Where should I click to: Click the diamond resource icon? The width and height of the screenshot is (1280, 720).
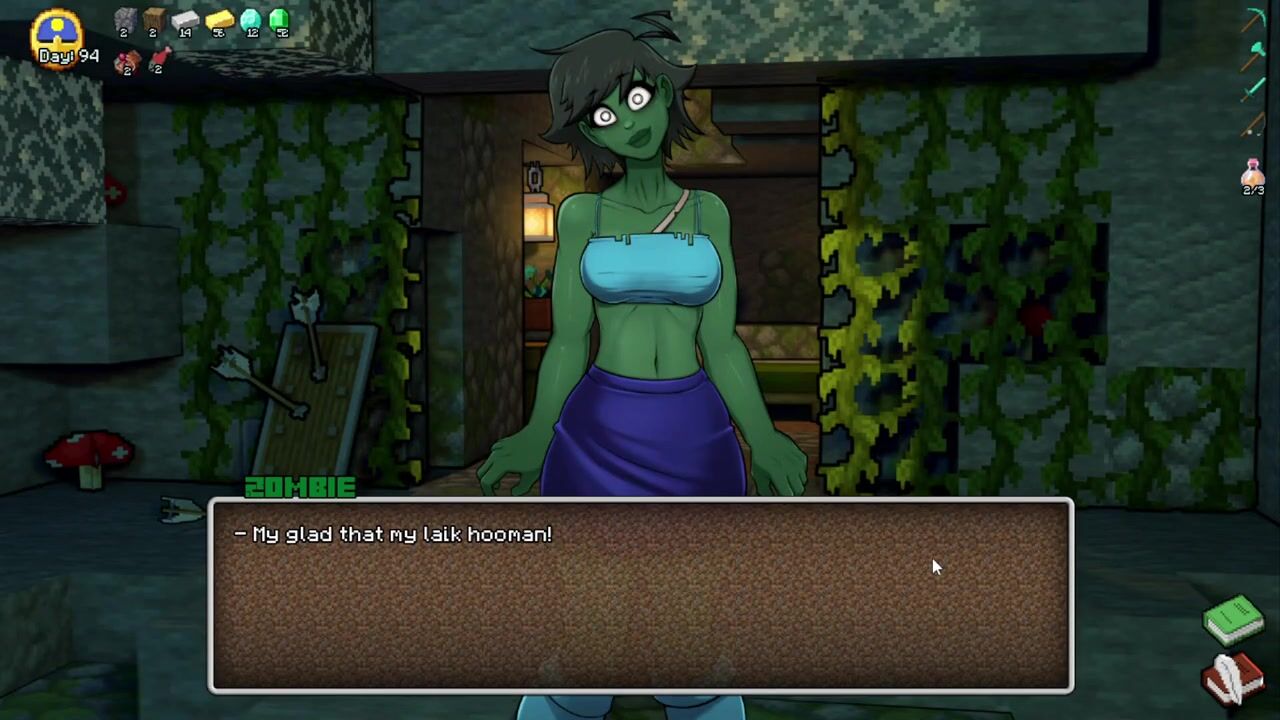pos(250,21)
